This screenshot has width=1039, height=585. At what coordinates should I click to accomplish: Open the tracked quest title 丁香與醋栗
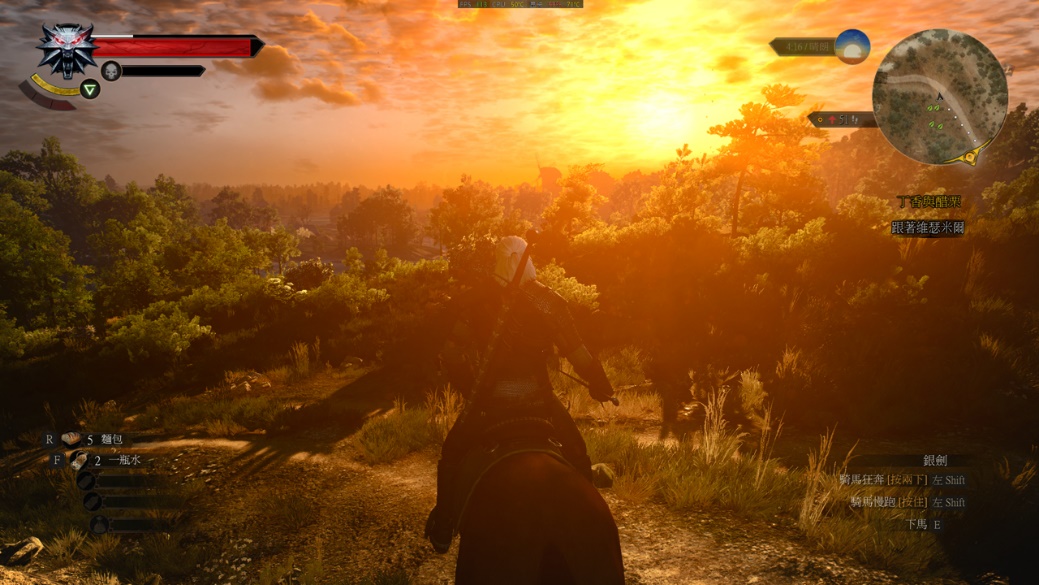pos(929,202)
